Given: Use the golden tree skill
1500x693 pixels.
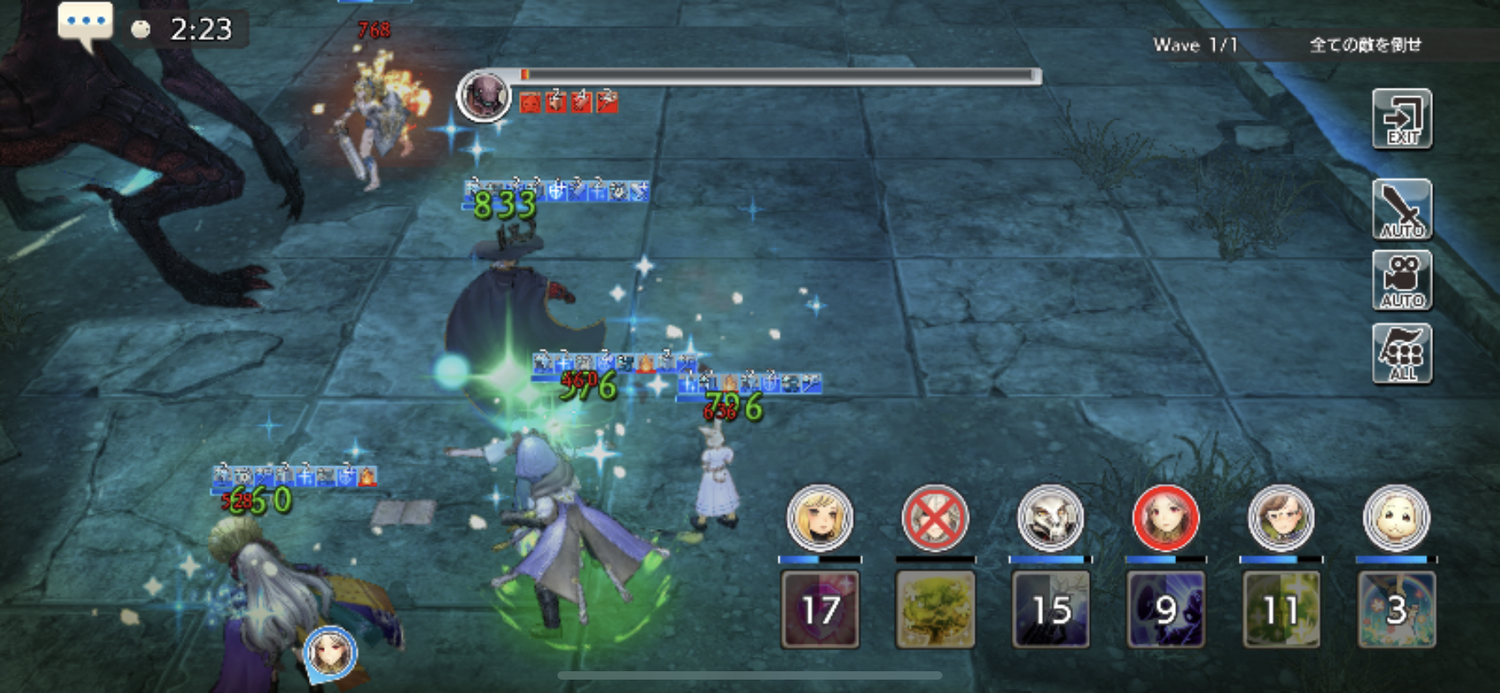Looking at the screenshot, I should pos(935,609).
